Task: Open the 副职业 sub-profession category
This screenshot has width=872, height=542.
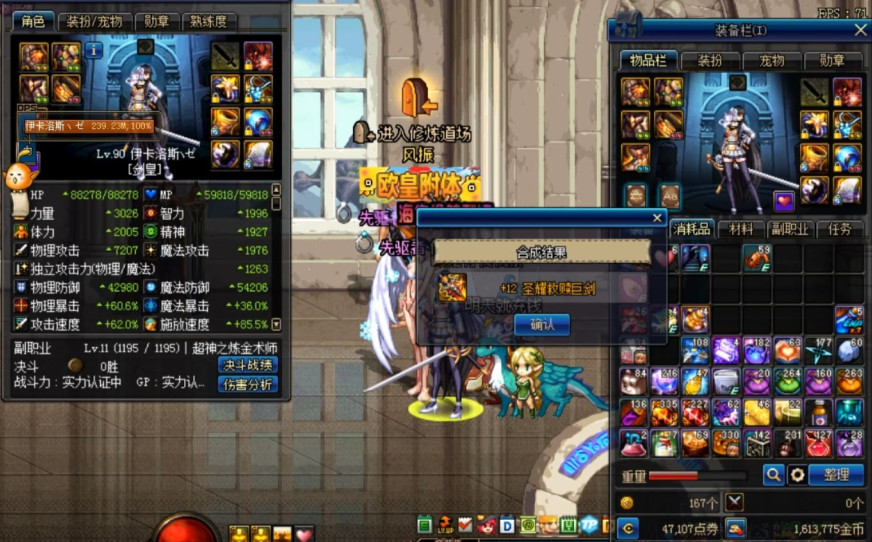Action: 790,229
